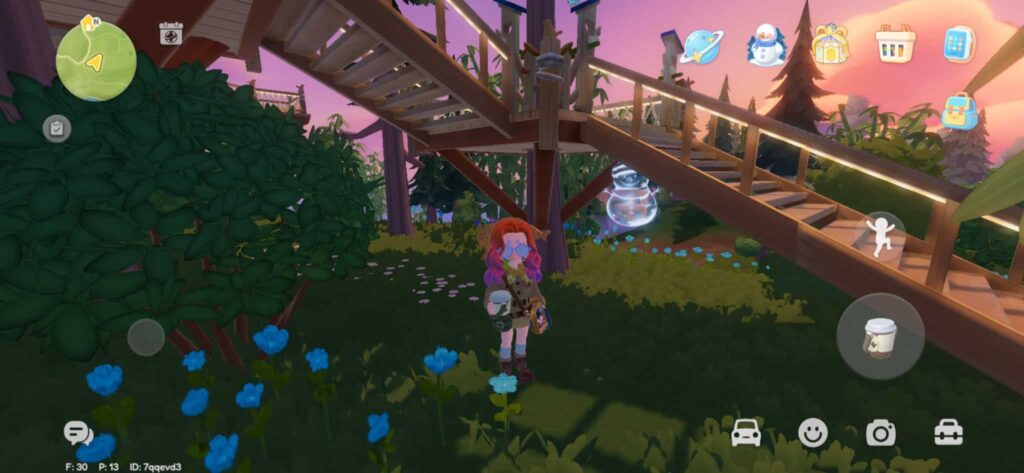Open the snowman event icon

767,45
